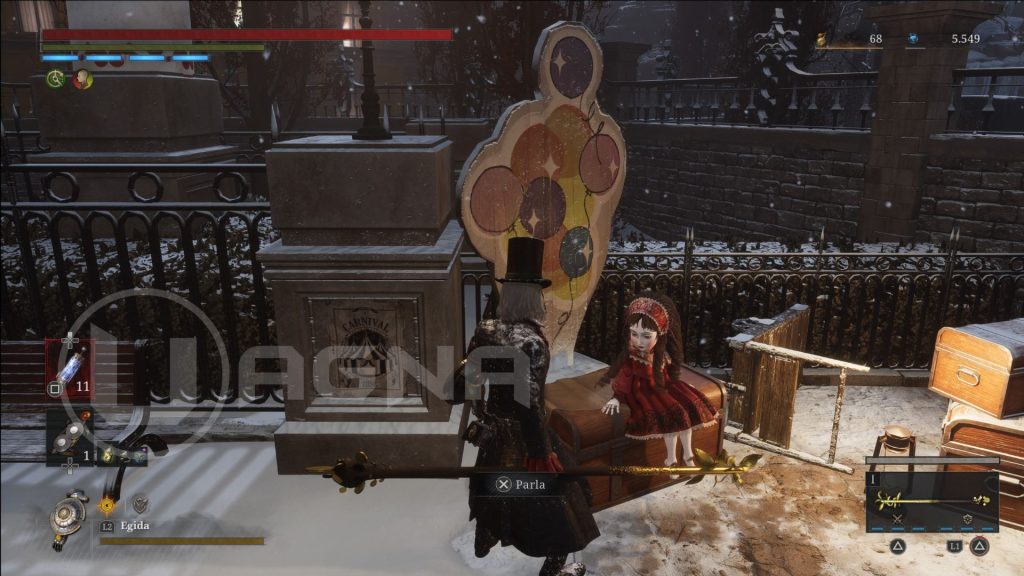
Task: Click the crossed blades fable art icon
Action: 897,519
